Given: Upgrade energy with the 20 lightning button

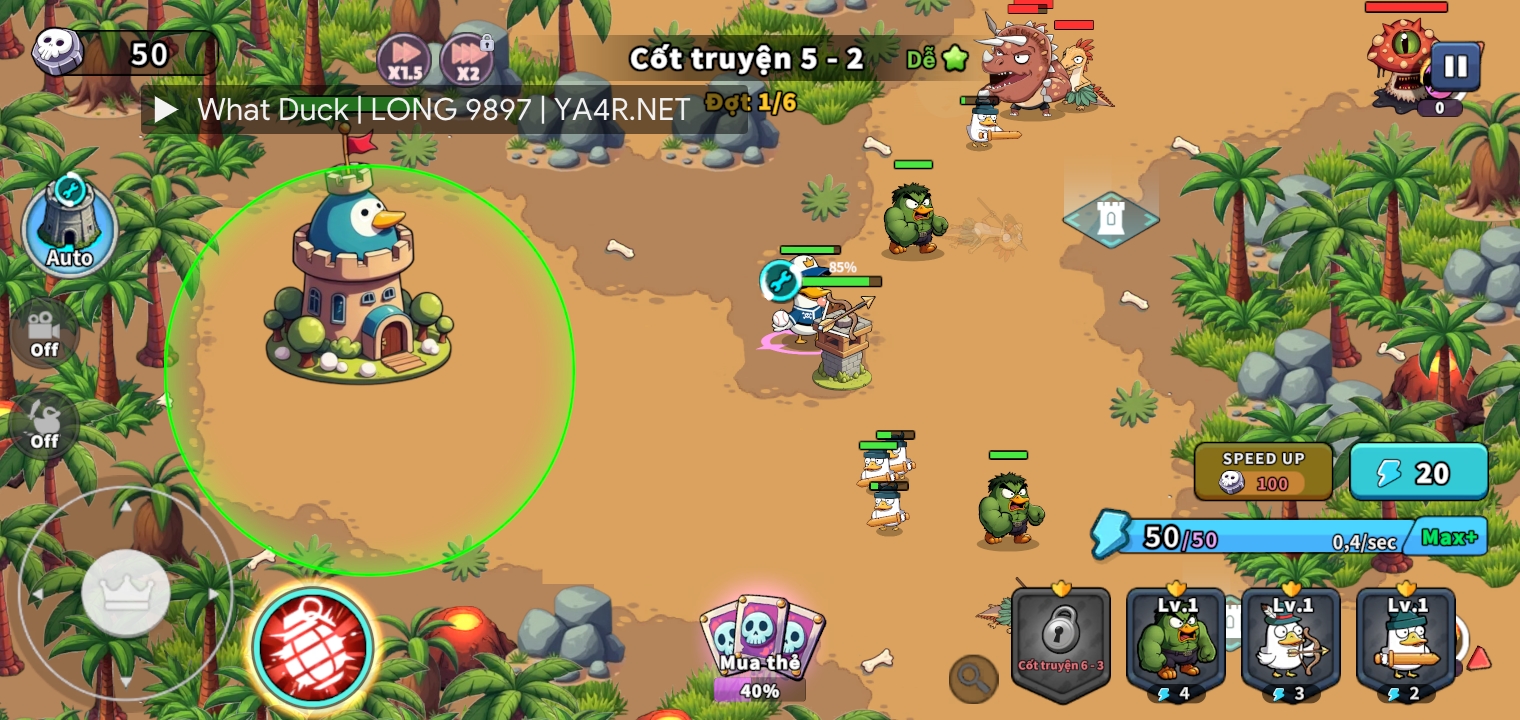Looking at the screenshot, I should [1418, 471].
